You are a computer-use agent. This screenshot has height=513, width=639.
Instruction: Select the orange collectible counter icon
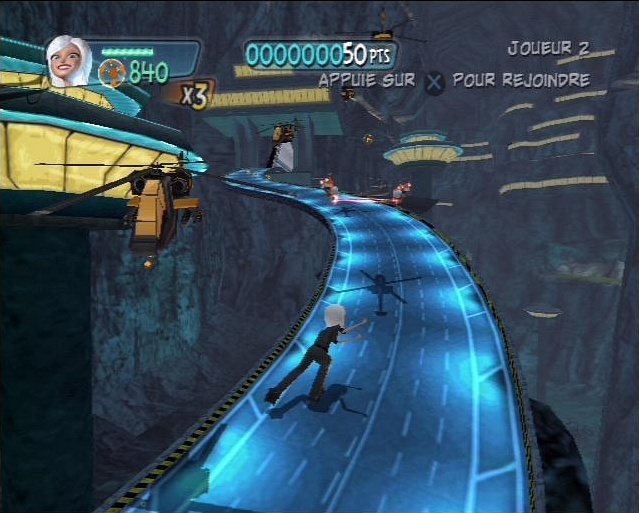pos(112,72)
